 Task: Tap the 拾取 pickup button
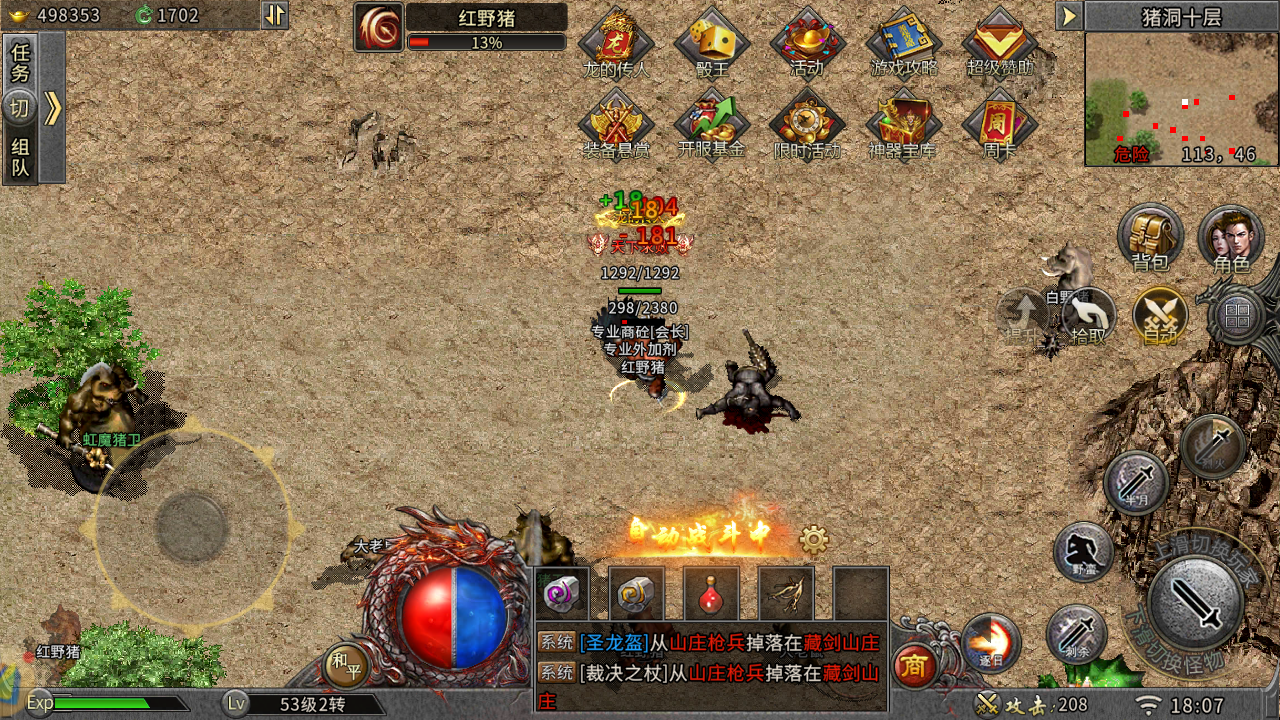click(1087, 316)
